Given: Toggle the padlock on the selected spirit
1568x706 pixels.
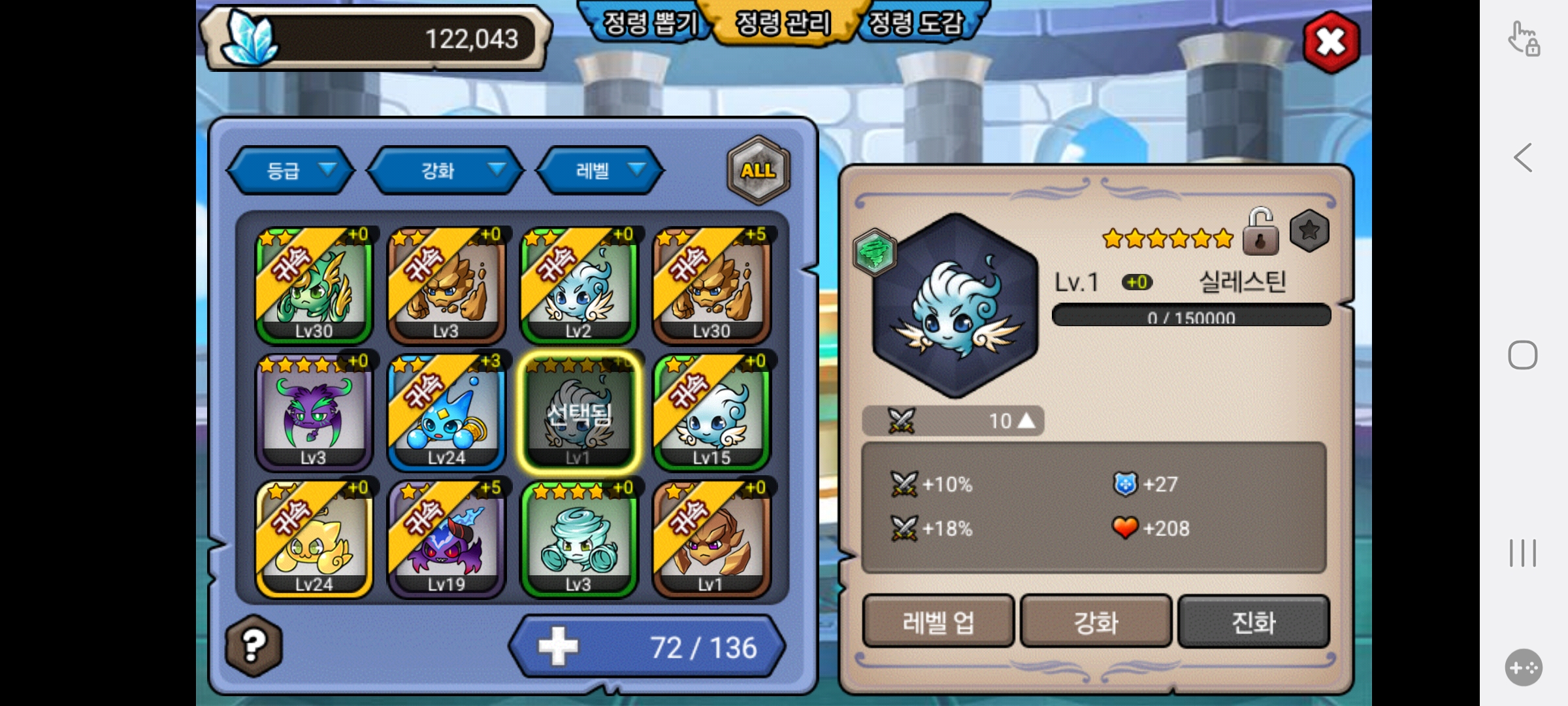Looking at the screenshot, I should click(x=1260, y=232).
